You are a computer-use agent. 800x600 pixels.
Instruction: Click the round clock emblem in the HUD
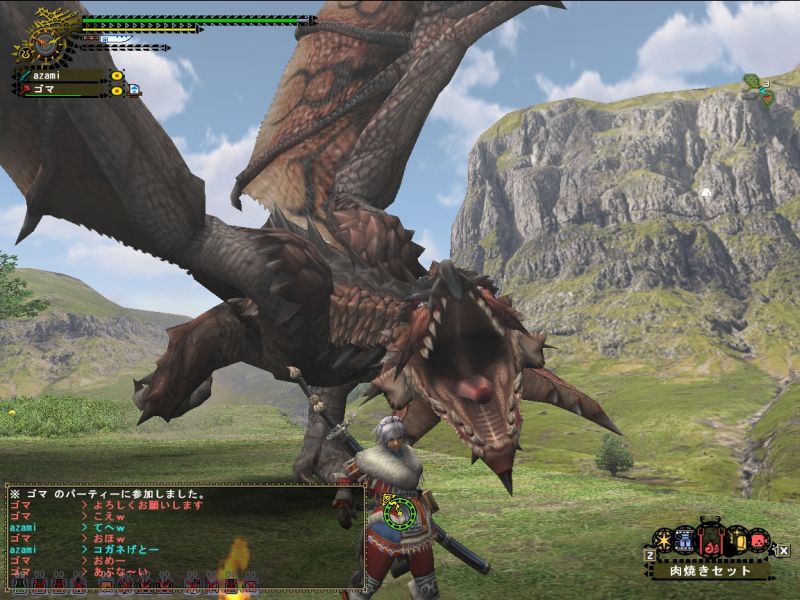click(x=43, y=41)
